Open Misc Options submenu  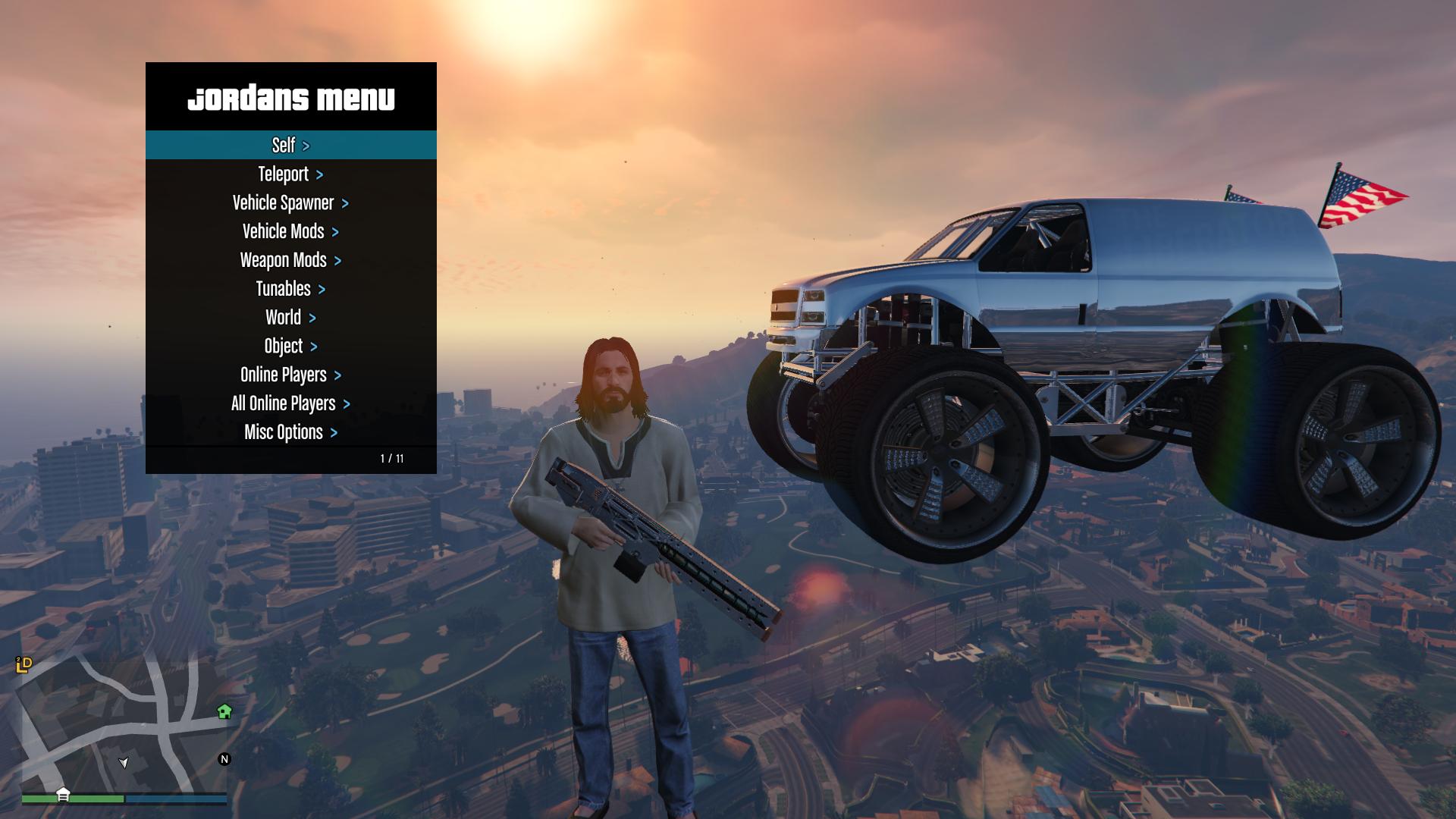click(290, 432)
